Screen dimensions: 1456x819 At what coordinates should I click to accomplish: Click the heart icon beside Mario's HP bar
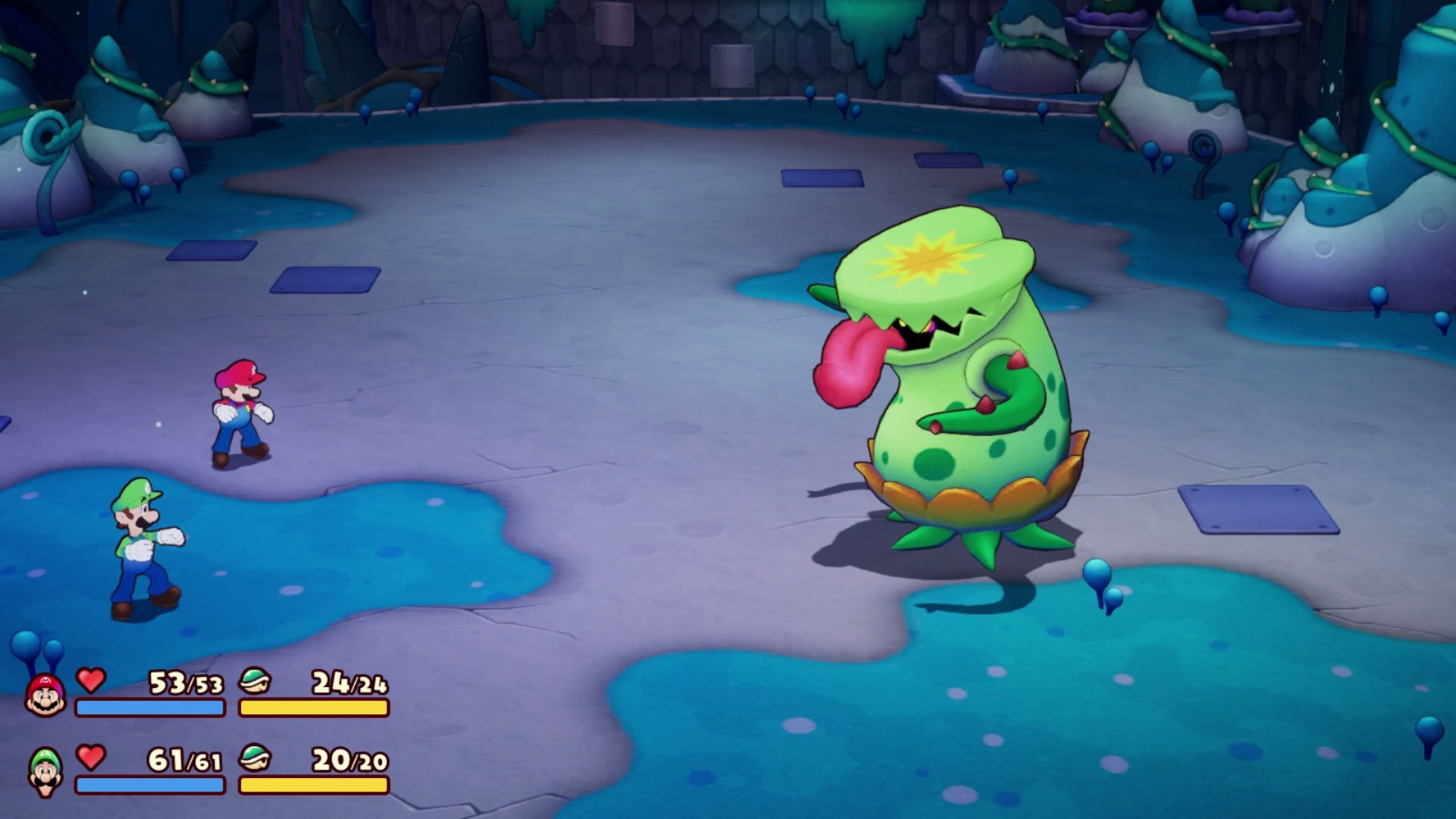coord(91,681)
